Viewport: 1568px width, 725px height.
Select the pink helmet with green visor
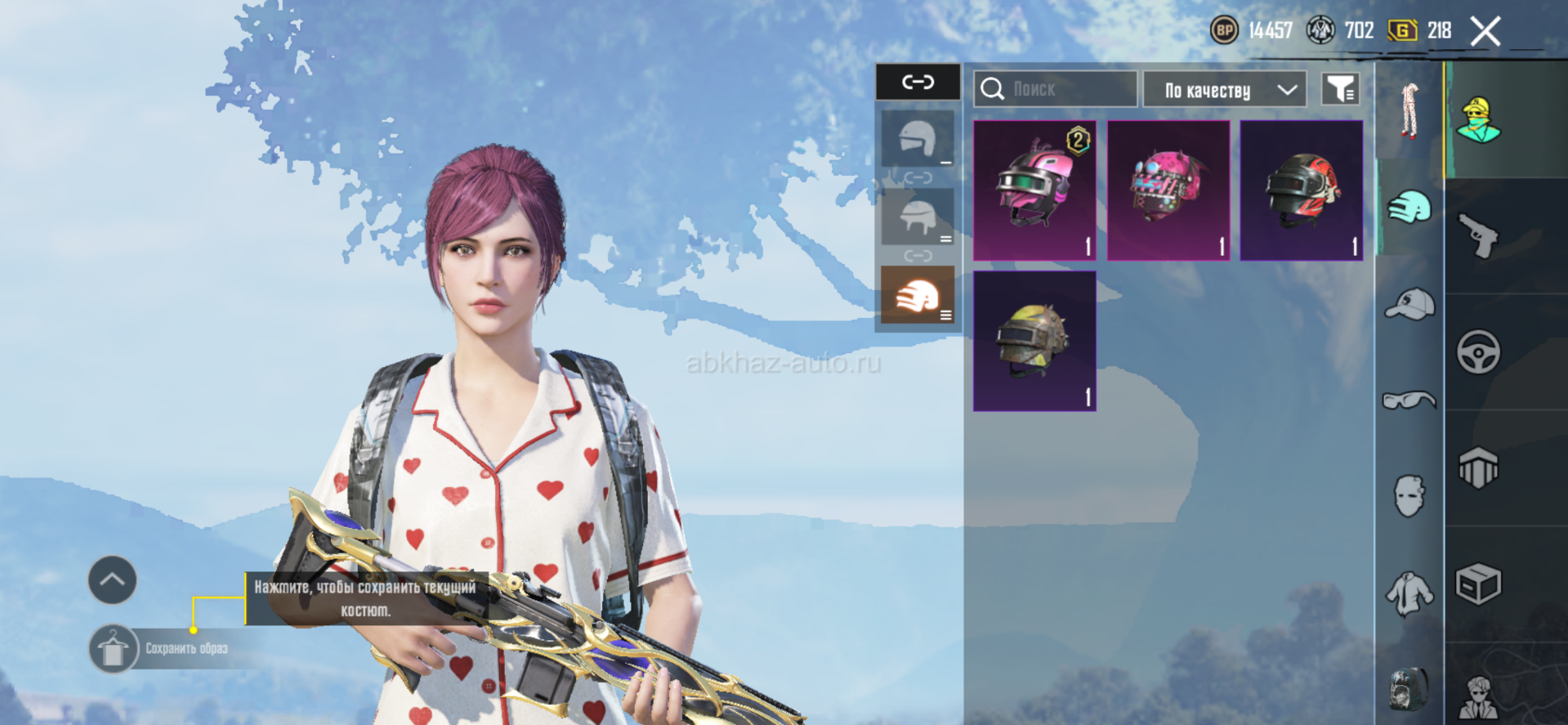pos(1034,190)
